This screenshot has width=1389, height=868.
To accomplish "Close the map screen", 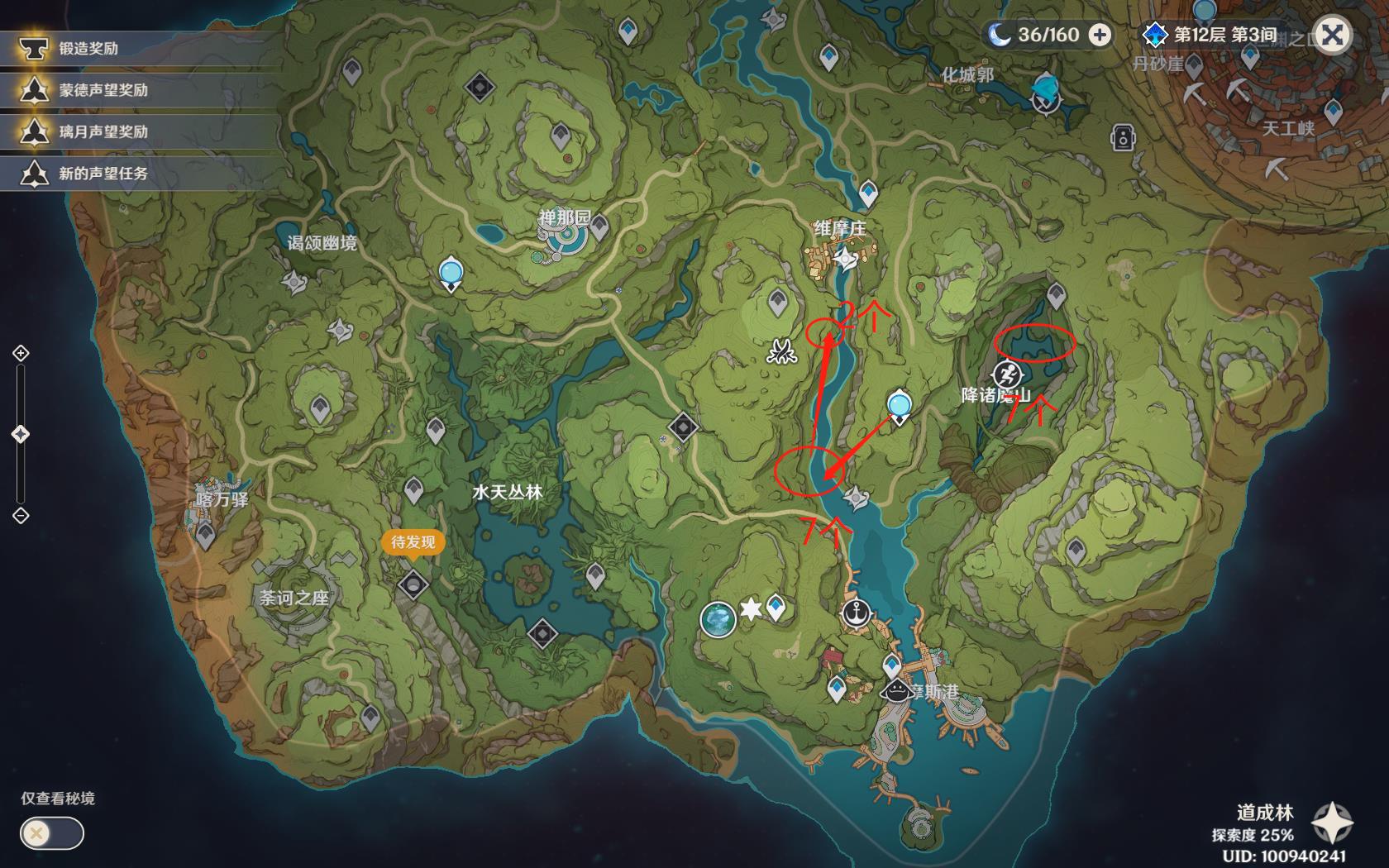I will (x=1332, y=36).
